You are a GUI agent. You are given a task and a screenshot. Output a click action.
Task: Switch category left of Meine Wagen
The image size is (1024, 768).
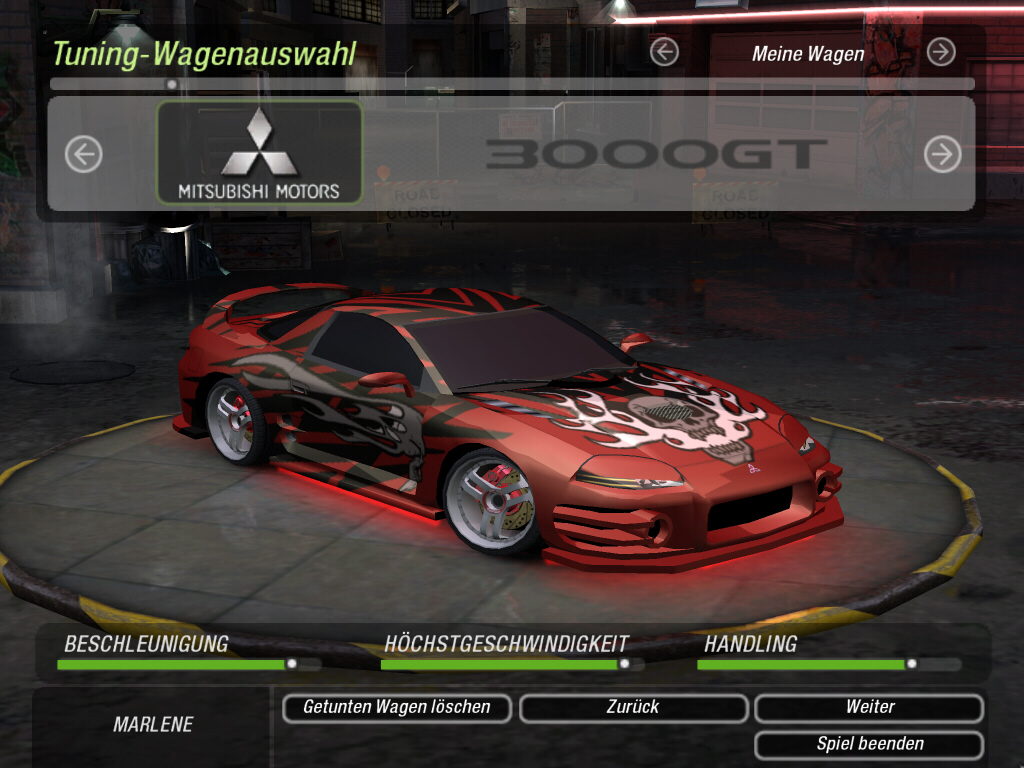[664, 52]
